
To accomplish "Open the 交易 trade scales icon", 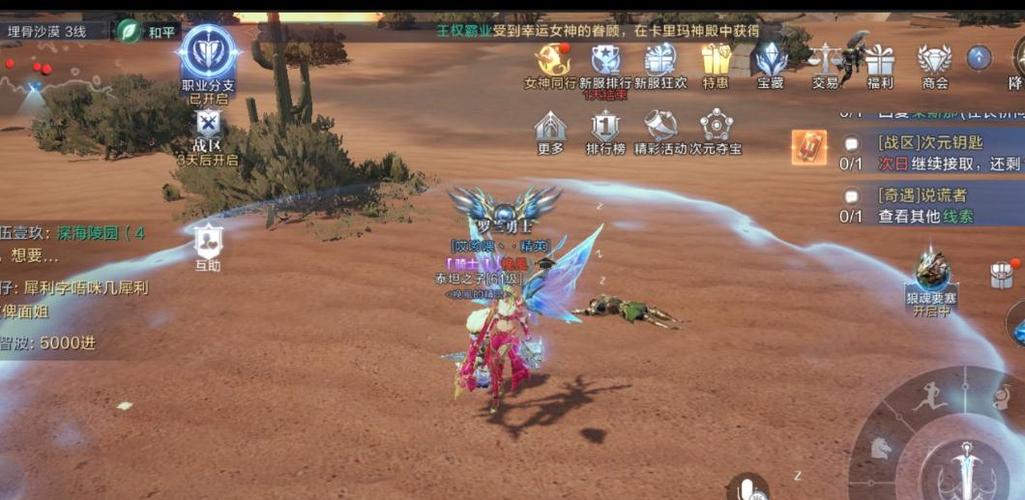I will [x=825, y=60].
